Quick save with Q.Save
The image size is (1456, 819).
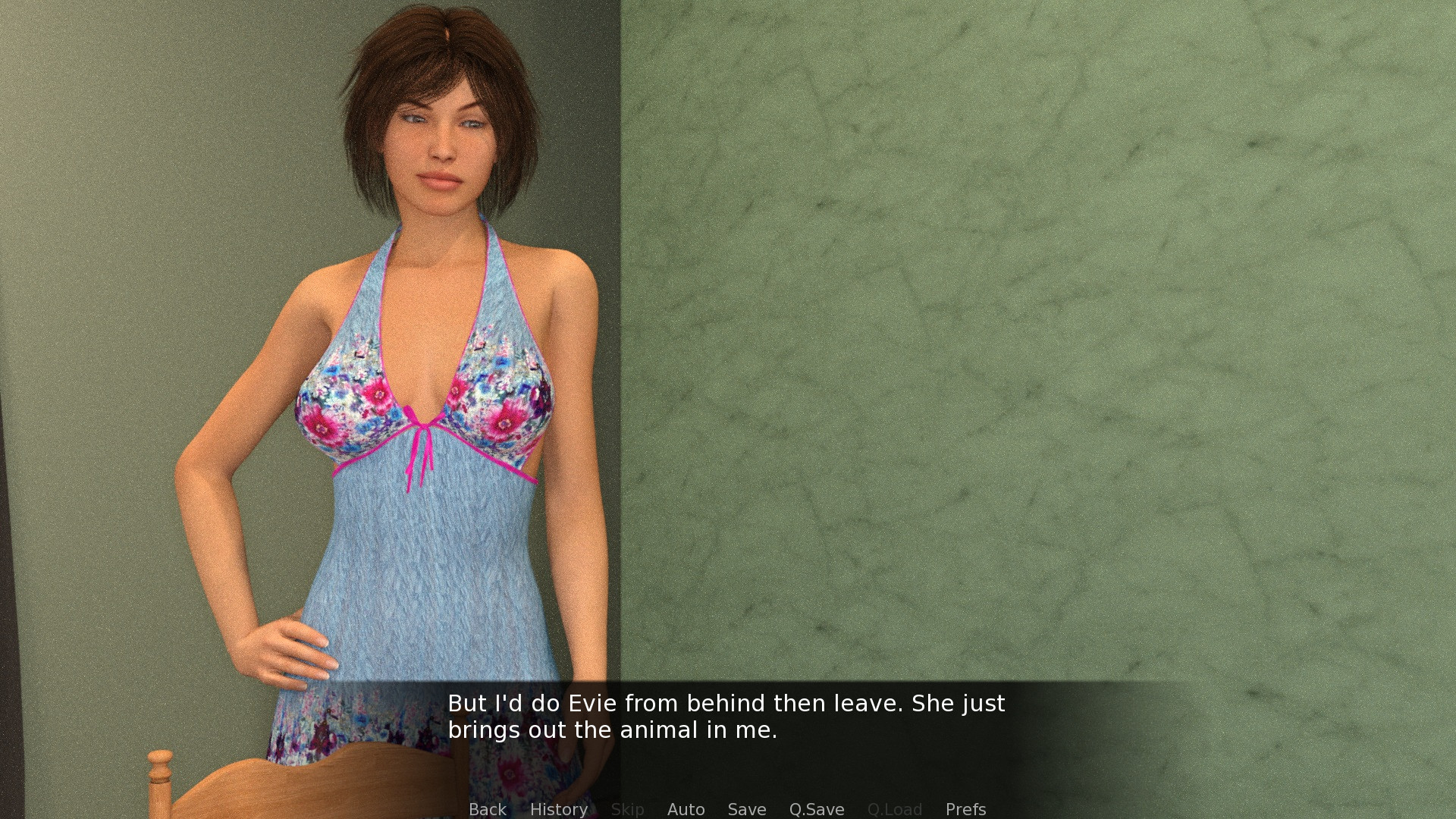[816, 809]
